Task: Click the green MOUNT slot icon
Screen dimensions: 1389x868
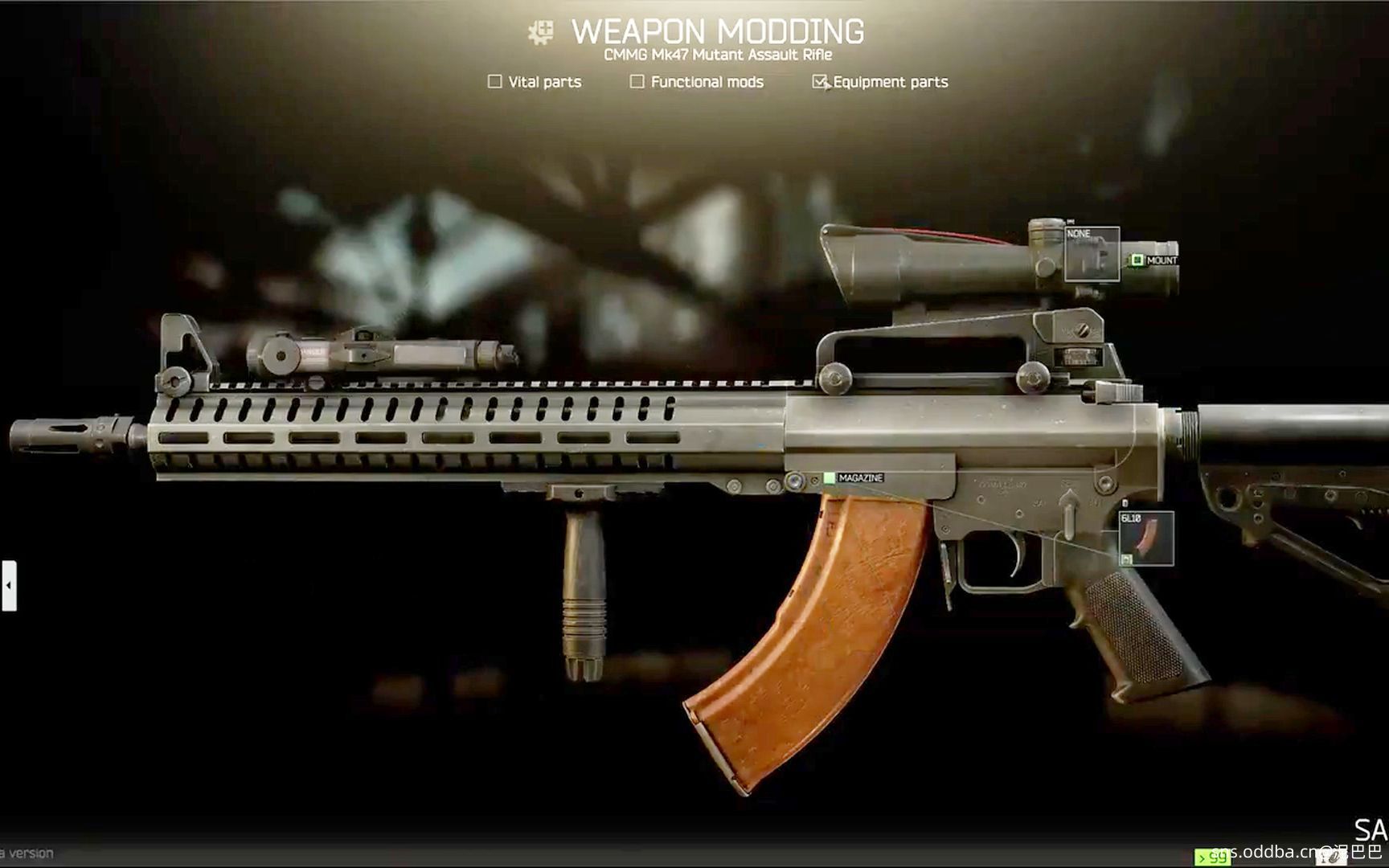Action: click(1138, 259)
